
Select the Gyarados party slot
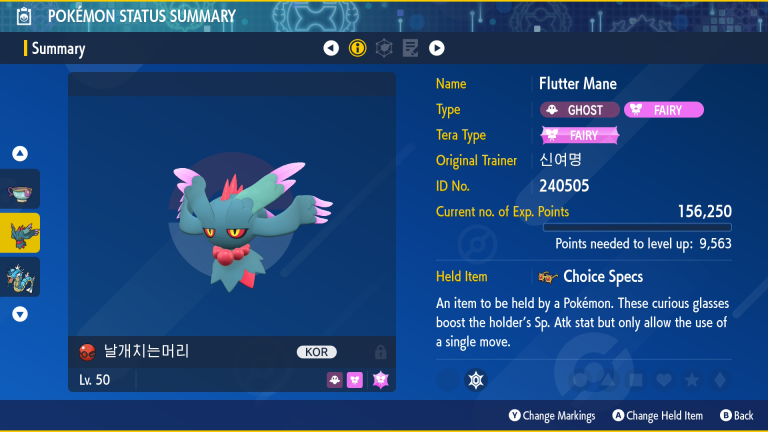[x=20, y=276]
